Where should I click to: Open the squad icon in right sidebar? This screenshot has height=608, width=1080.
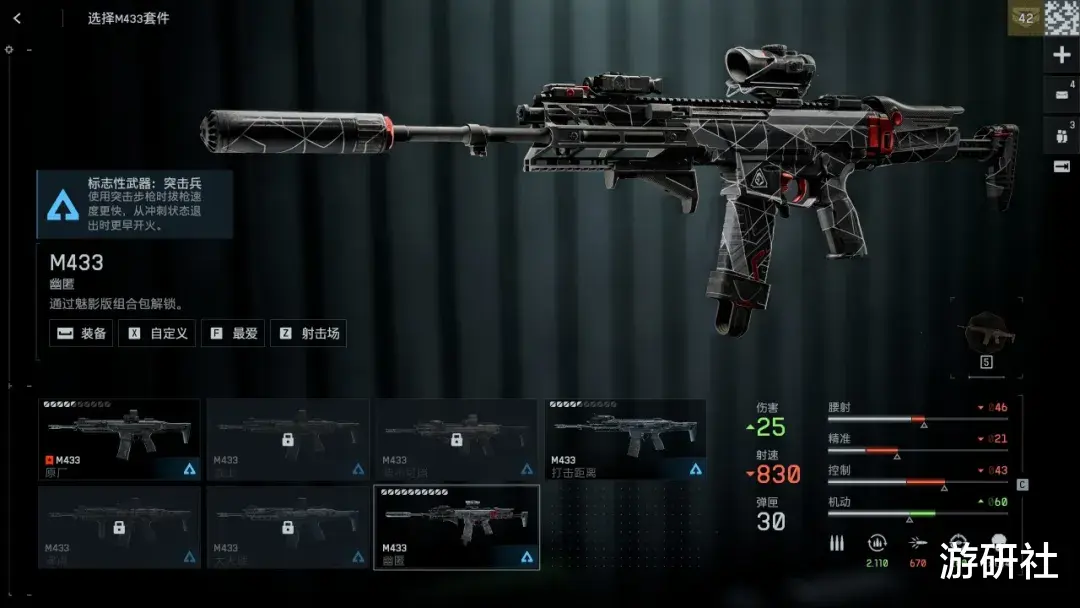click(x=1061, y=132)
